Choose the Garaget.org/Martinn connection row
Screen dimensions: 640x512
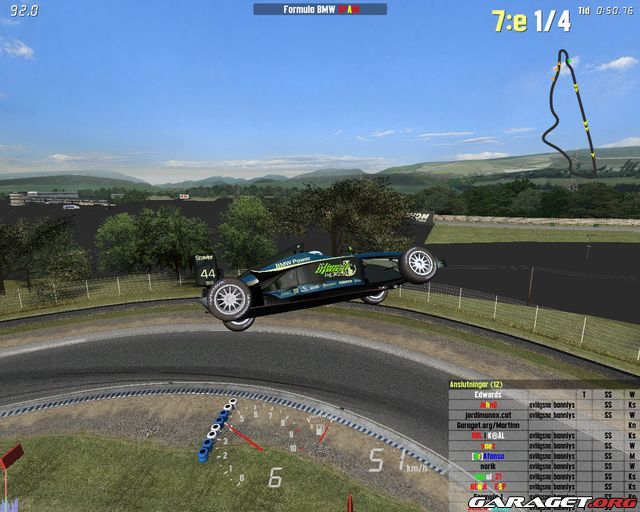488,425
